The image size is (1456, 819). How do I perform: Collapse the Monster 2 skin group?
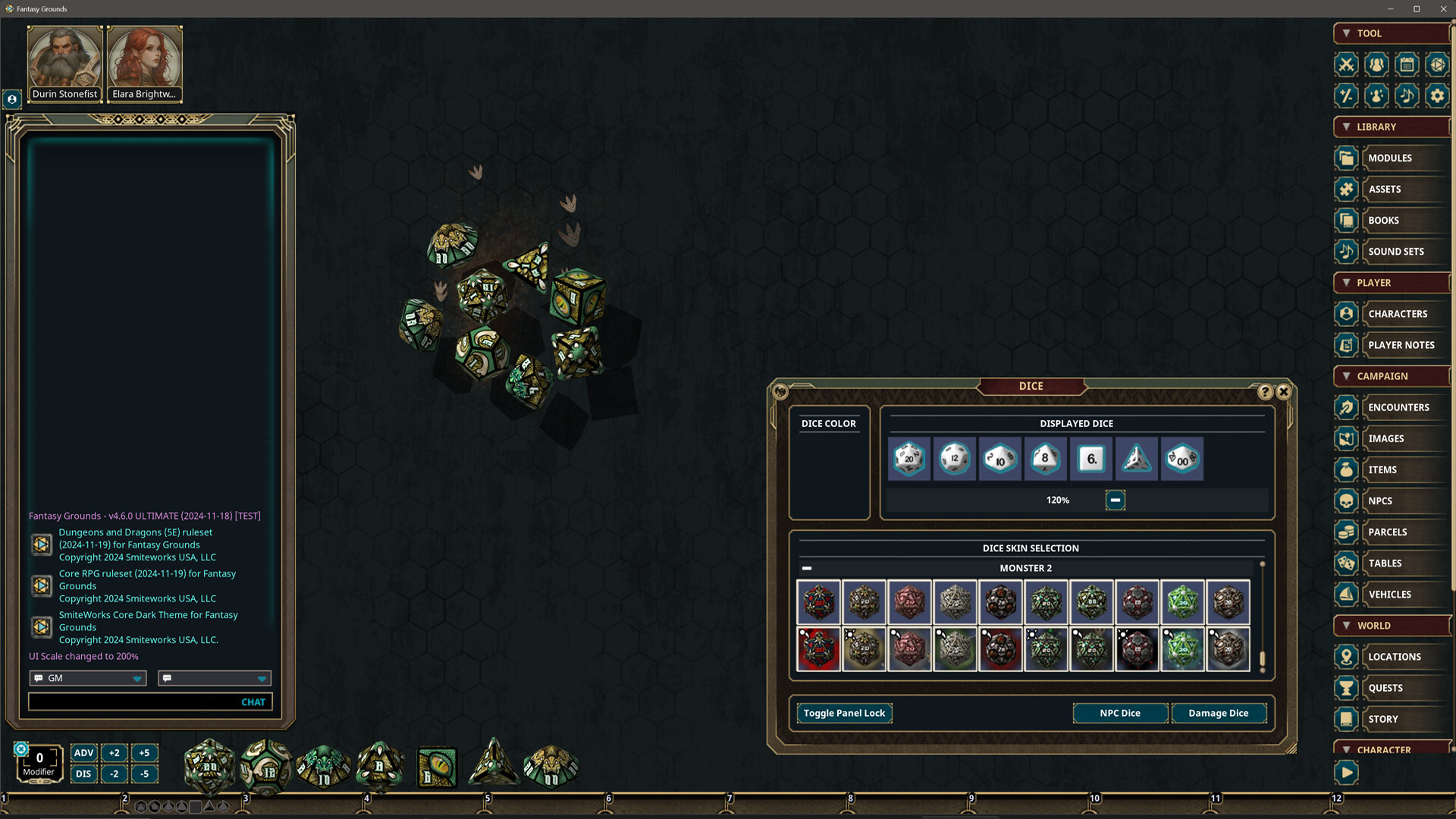pyautogui.click(x=807, y=568)
